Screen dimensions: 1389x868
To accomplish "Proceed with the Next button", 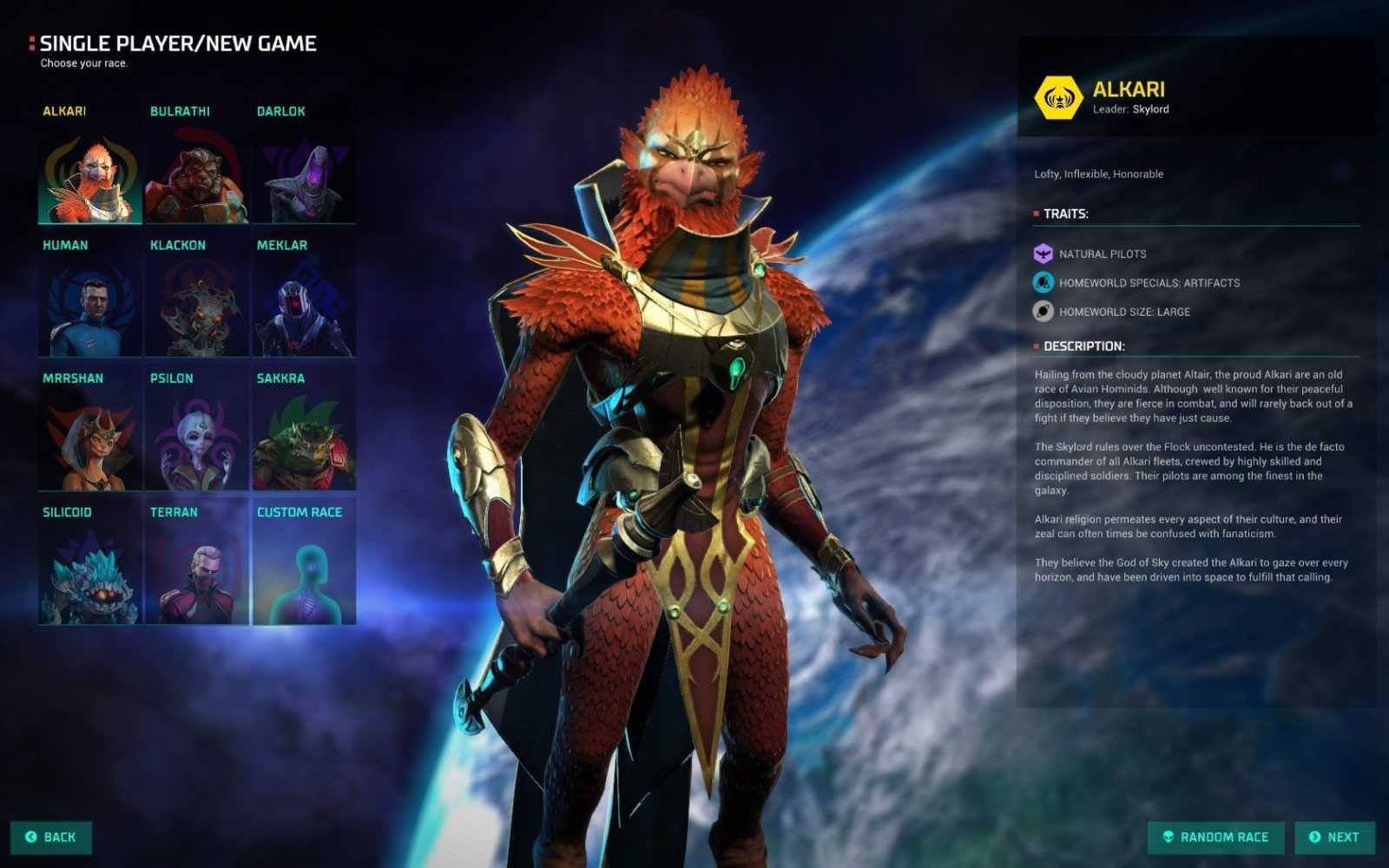I will click(x=1334, y=837).
